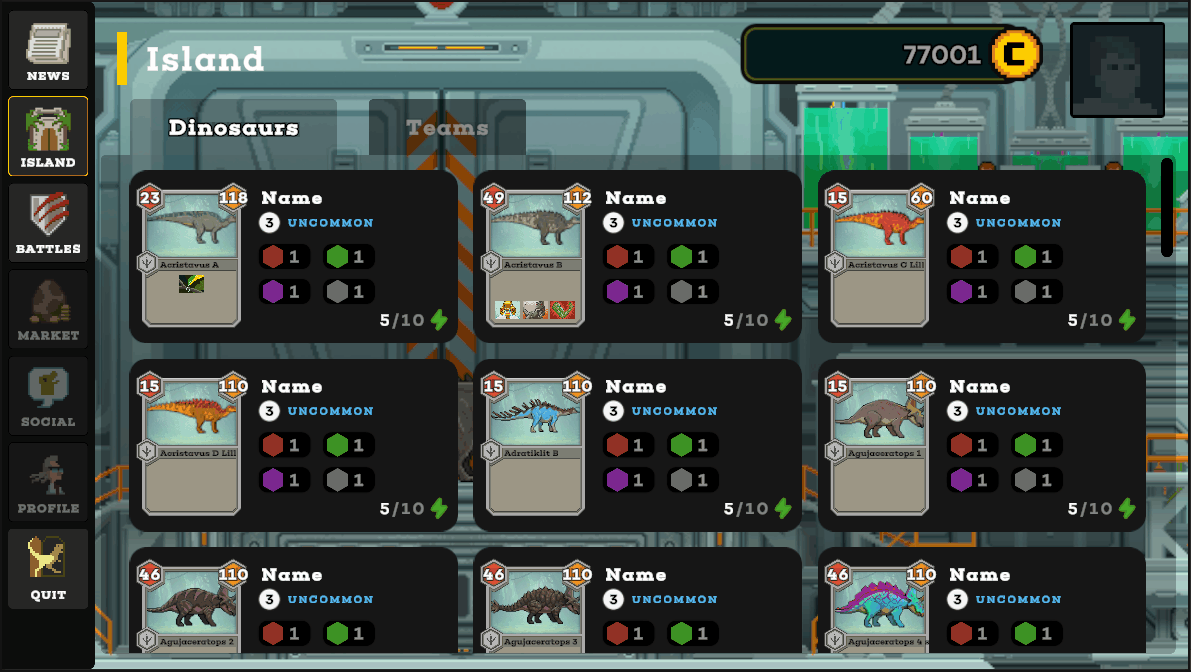Click the Quit button
Image resolution: width=1191 pixels, height=672 pixels.
pyautogui.click(x=48, y=569)
